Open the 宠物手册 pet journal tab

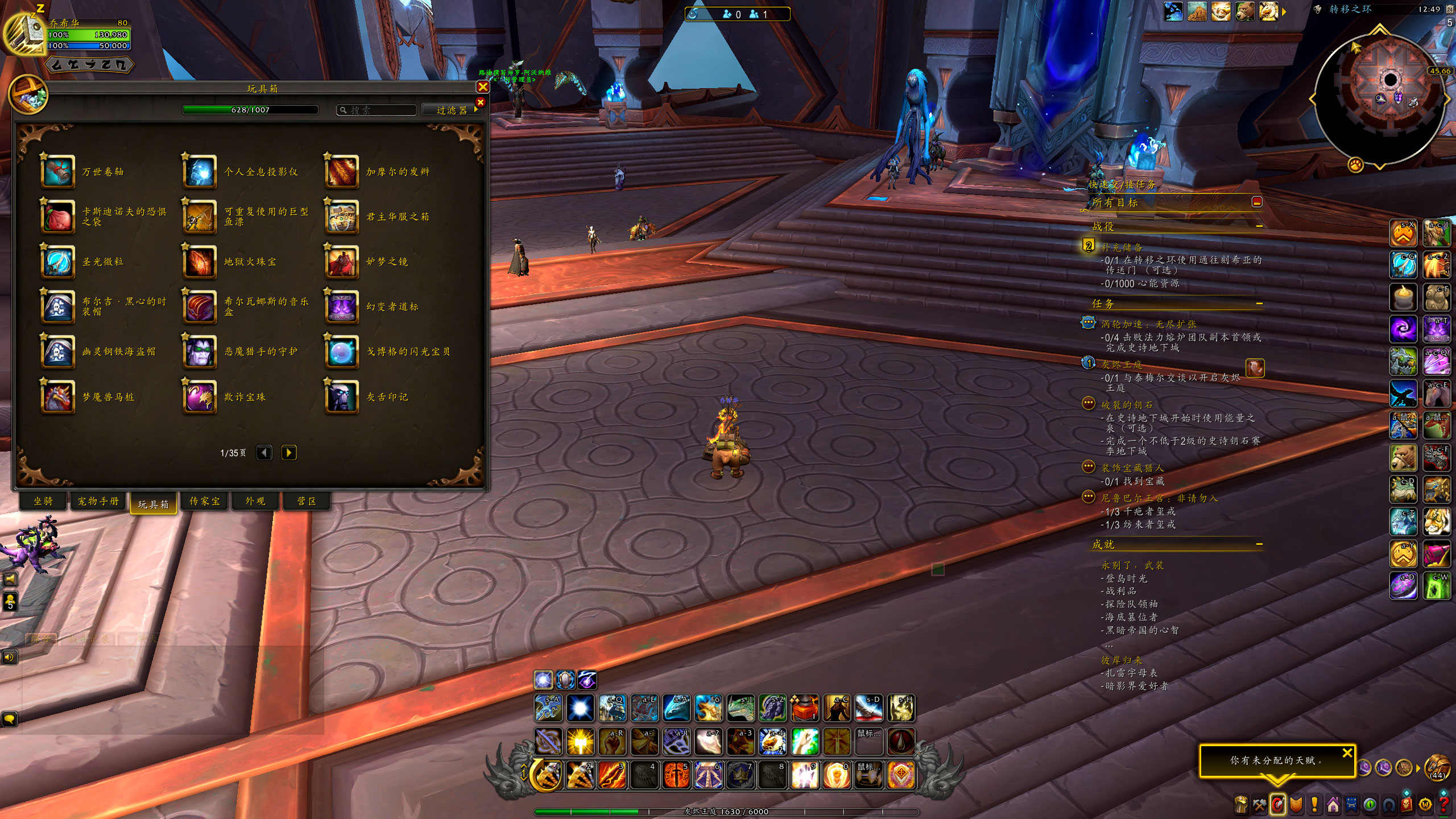point(98,501)
